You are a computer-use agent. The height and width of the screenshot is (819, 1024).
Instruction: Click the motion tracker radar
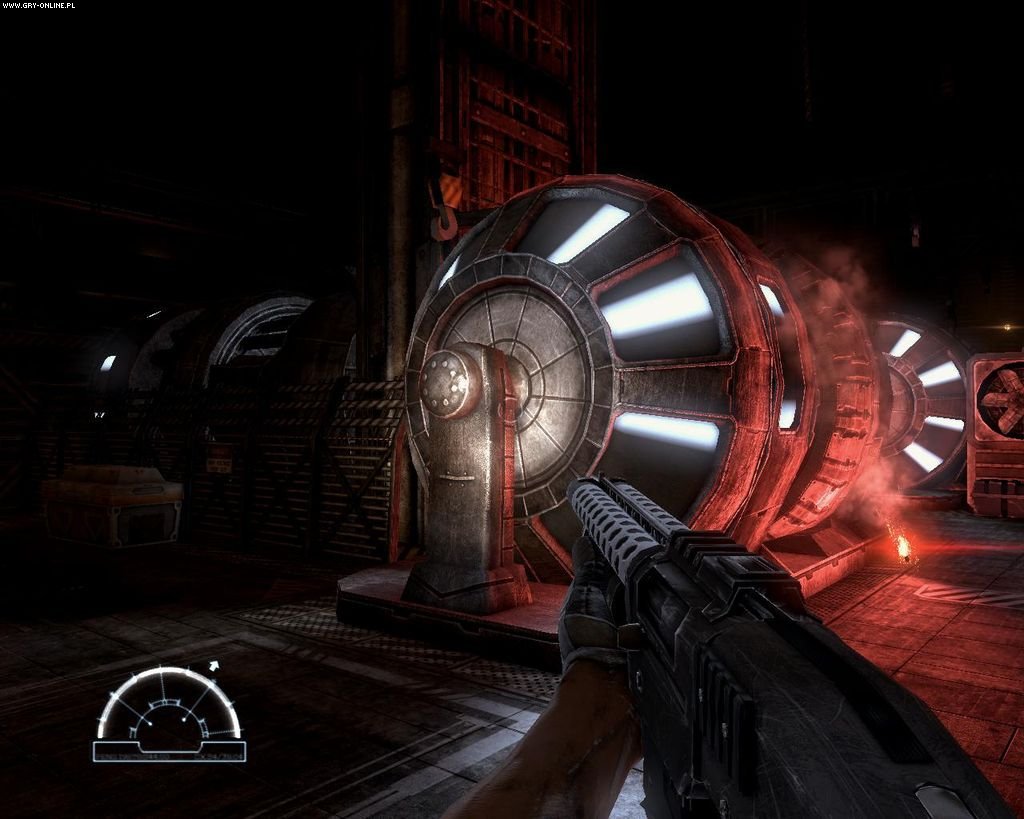pyautogui.click(x=169, y=710)
